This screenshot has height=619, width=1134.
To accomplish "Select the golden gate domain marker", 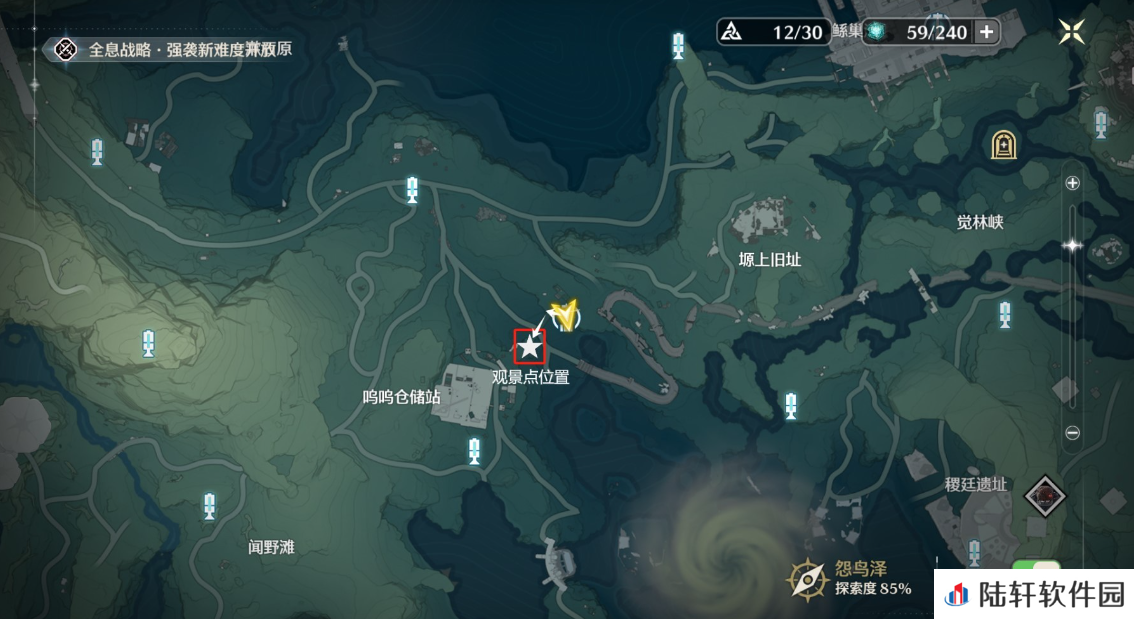I will tap(1004, 146).
